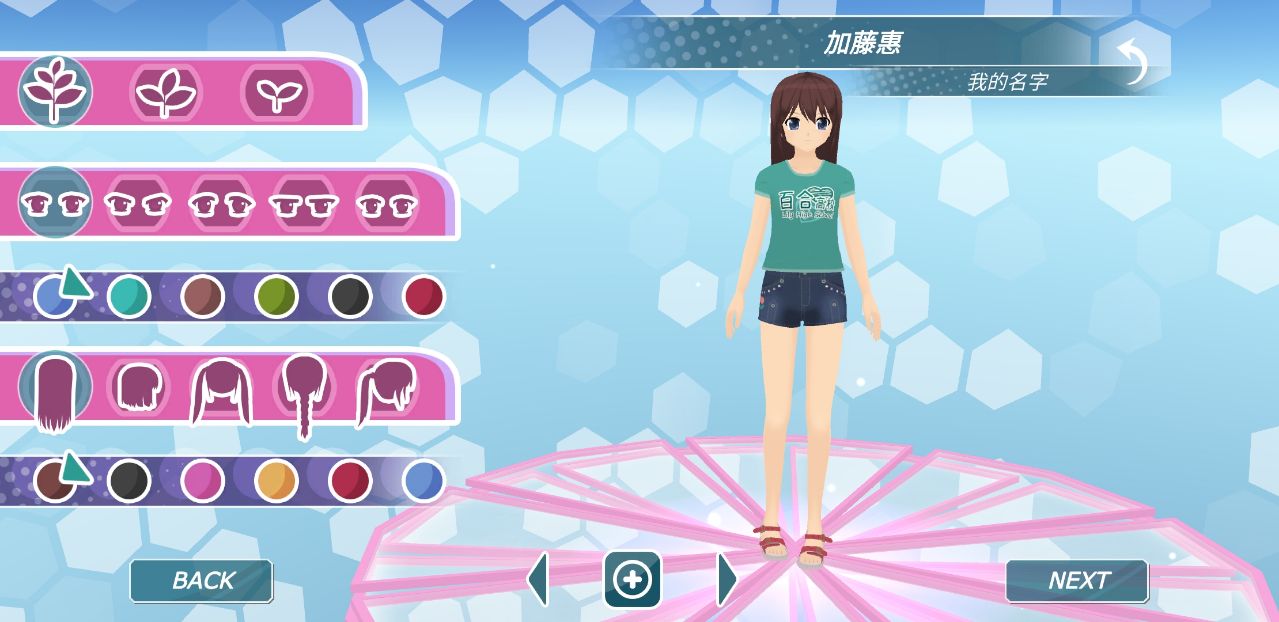1279x622 pixels.
Task: Select the long straight hairstyle
Action: [x=54, y=392]
